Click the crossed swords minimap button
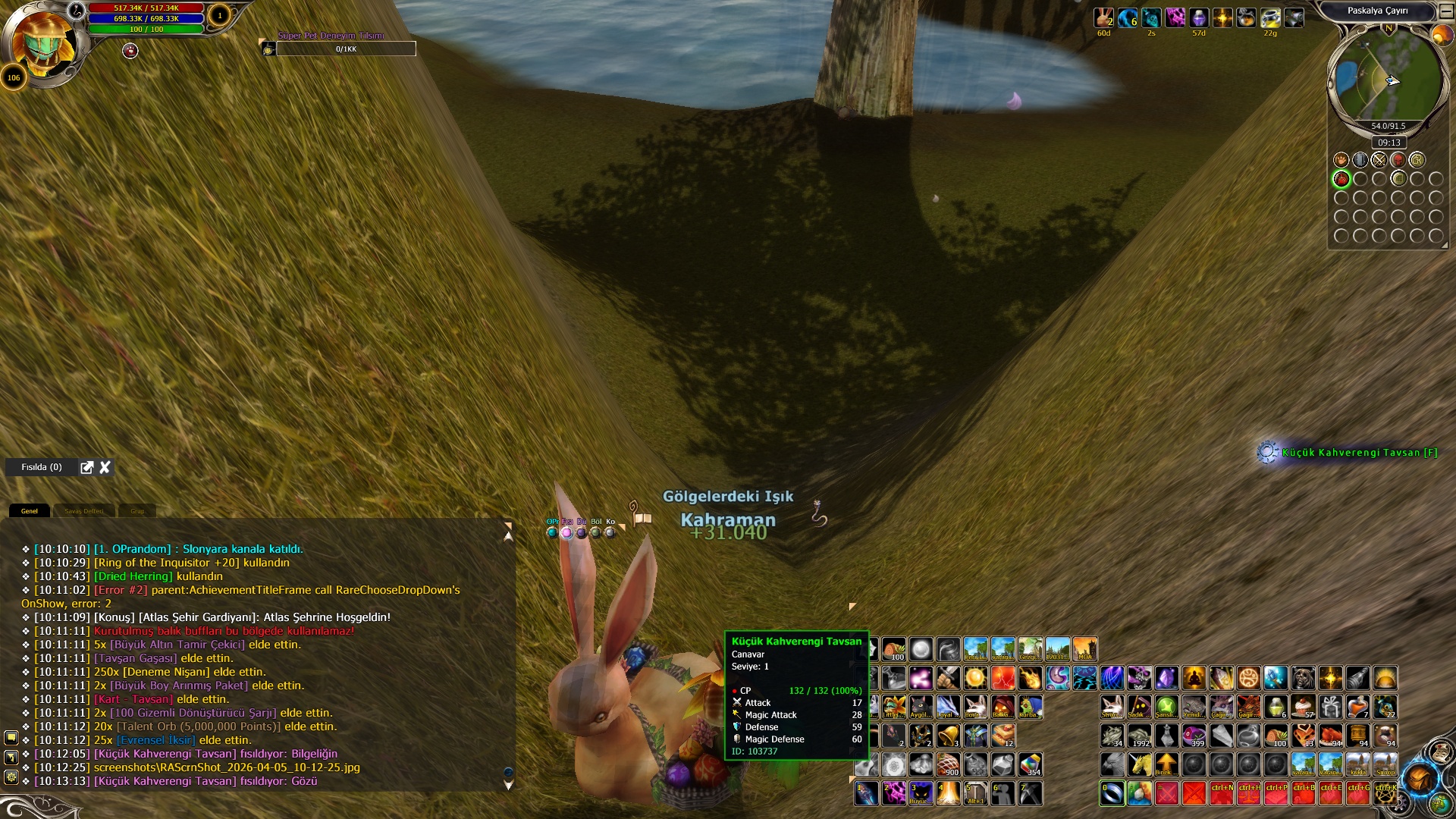 1379,160
